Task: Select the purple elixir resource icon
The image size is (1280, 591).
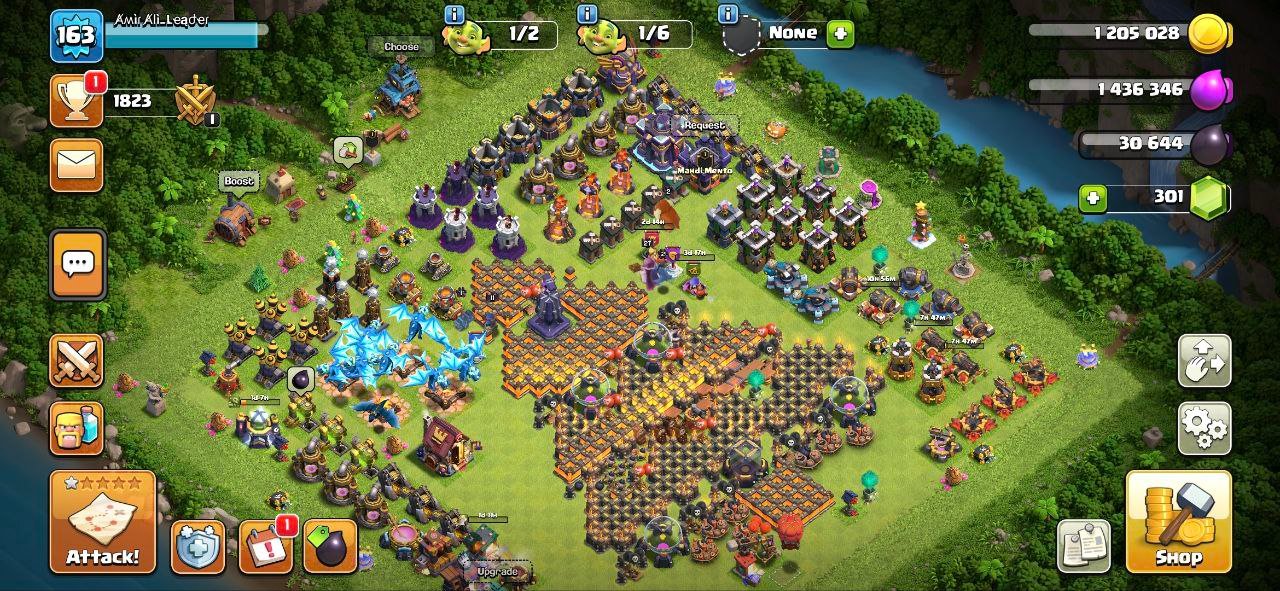Action: 1207,90
